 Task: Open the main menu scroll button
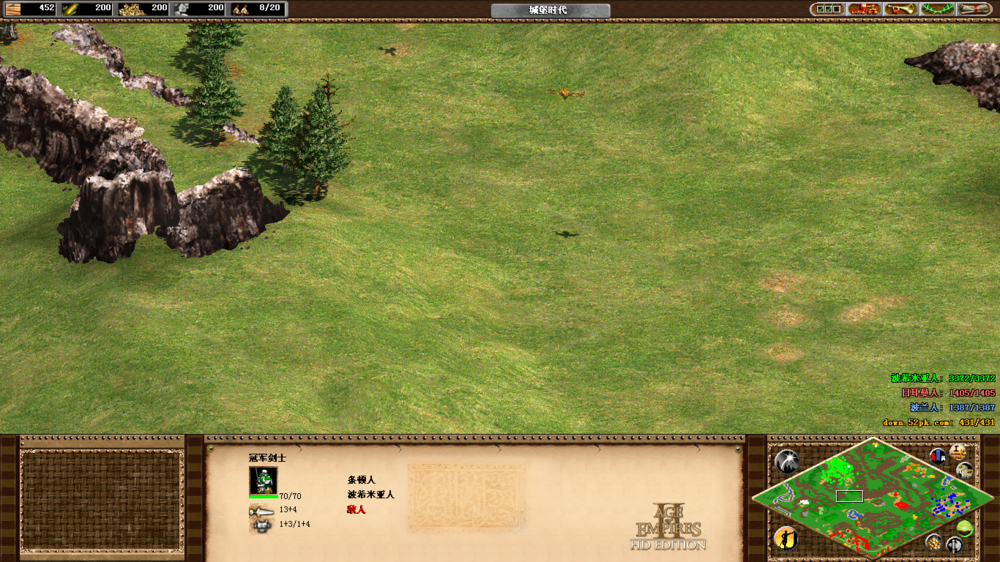(x=973, y=9)
